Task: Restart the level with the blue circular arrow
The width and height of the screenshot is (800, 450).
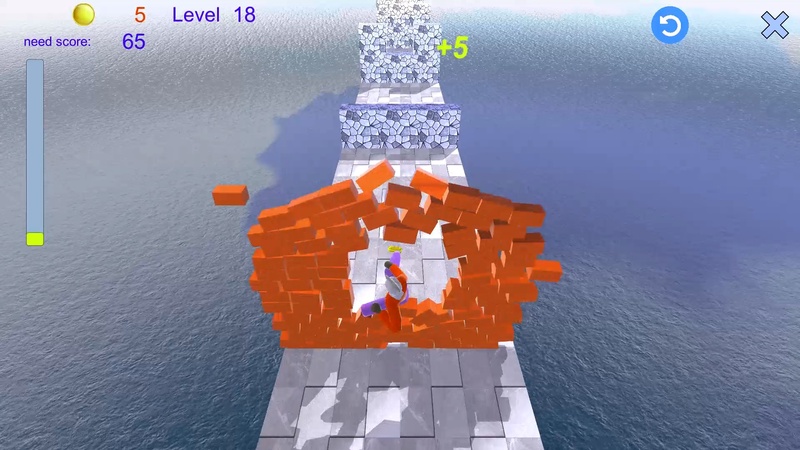Action: click(x=669, y=26)
